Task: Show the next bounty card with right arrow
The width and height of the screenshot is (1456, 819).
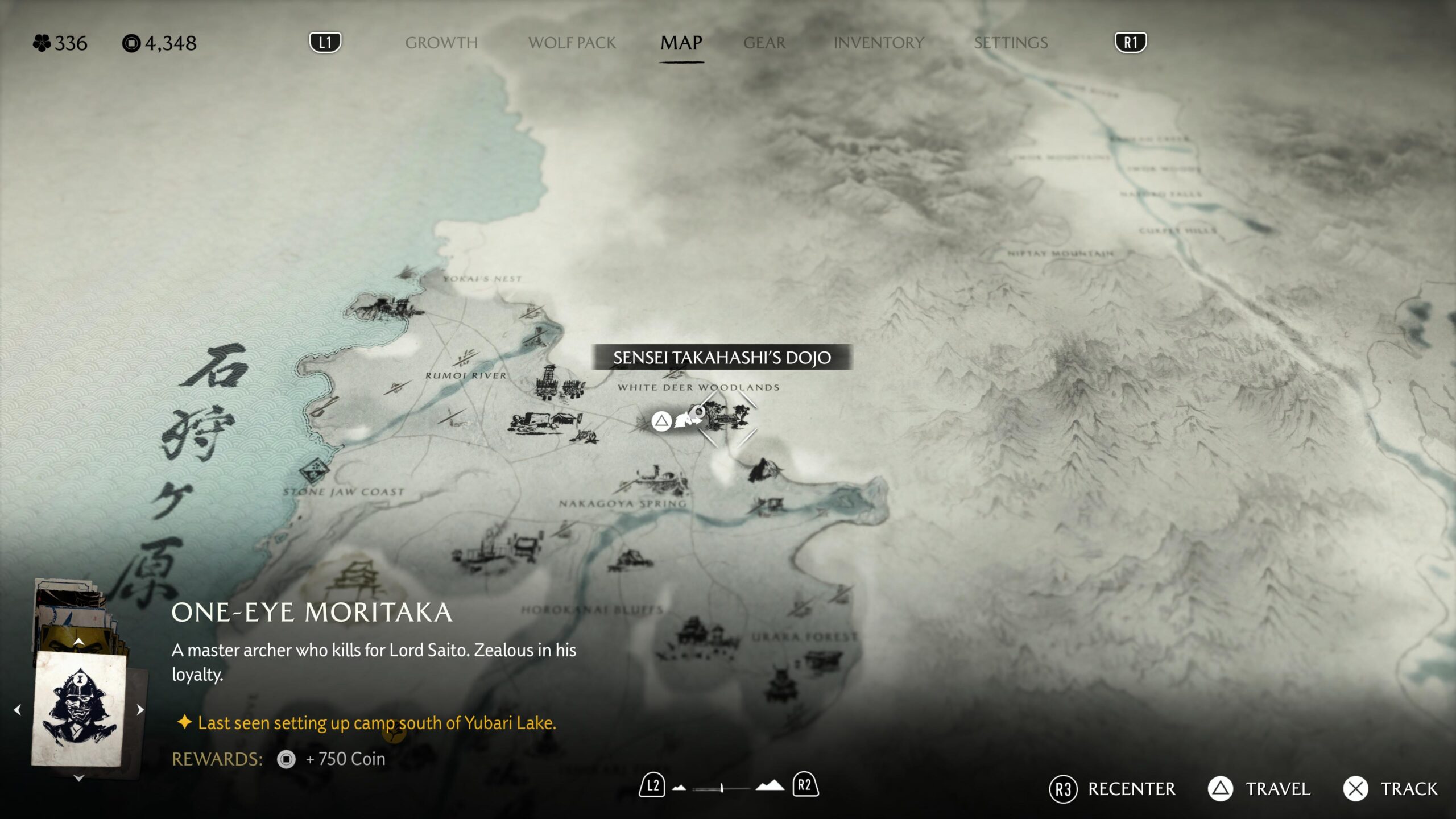Action: point(140,710)
